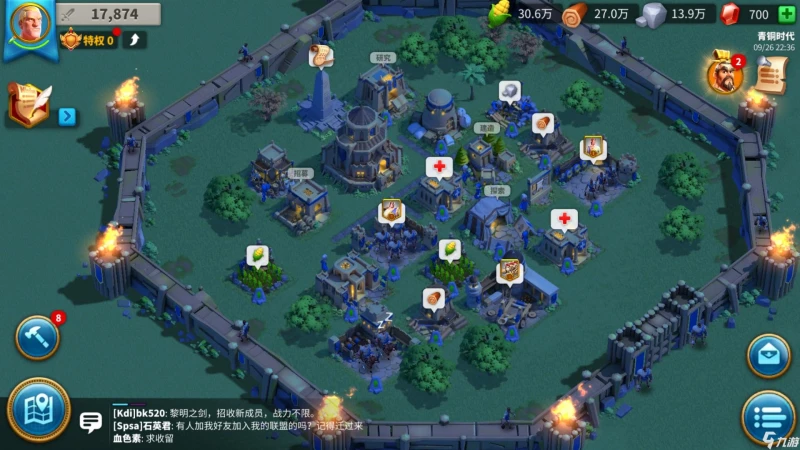Show the wood resource details
800x450 pixels.
(x=600, y=14)
